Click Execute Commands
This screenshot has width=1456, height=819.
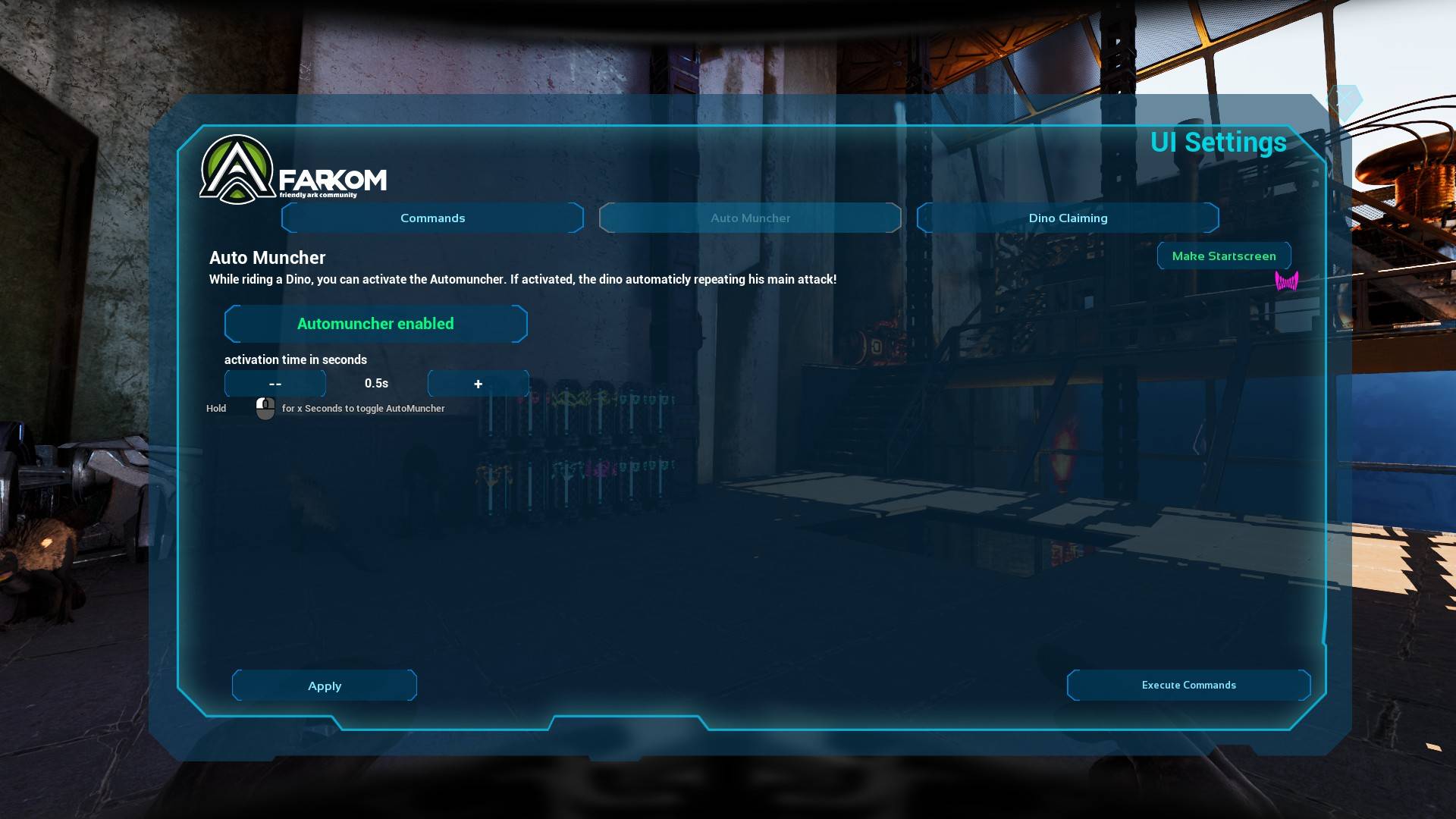coord(1188,685)
